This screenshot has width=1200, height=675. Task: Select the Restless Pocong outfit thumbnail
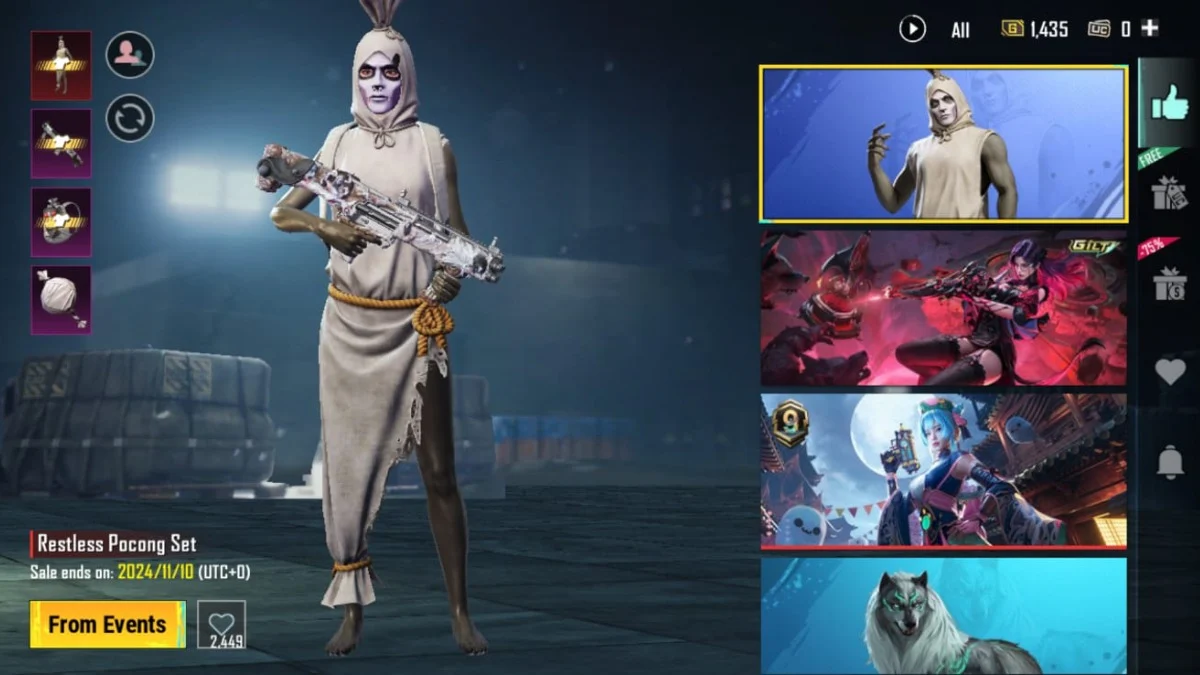(61, 65)
